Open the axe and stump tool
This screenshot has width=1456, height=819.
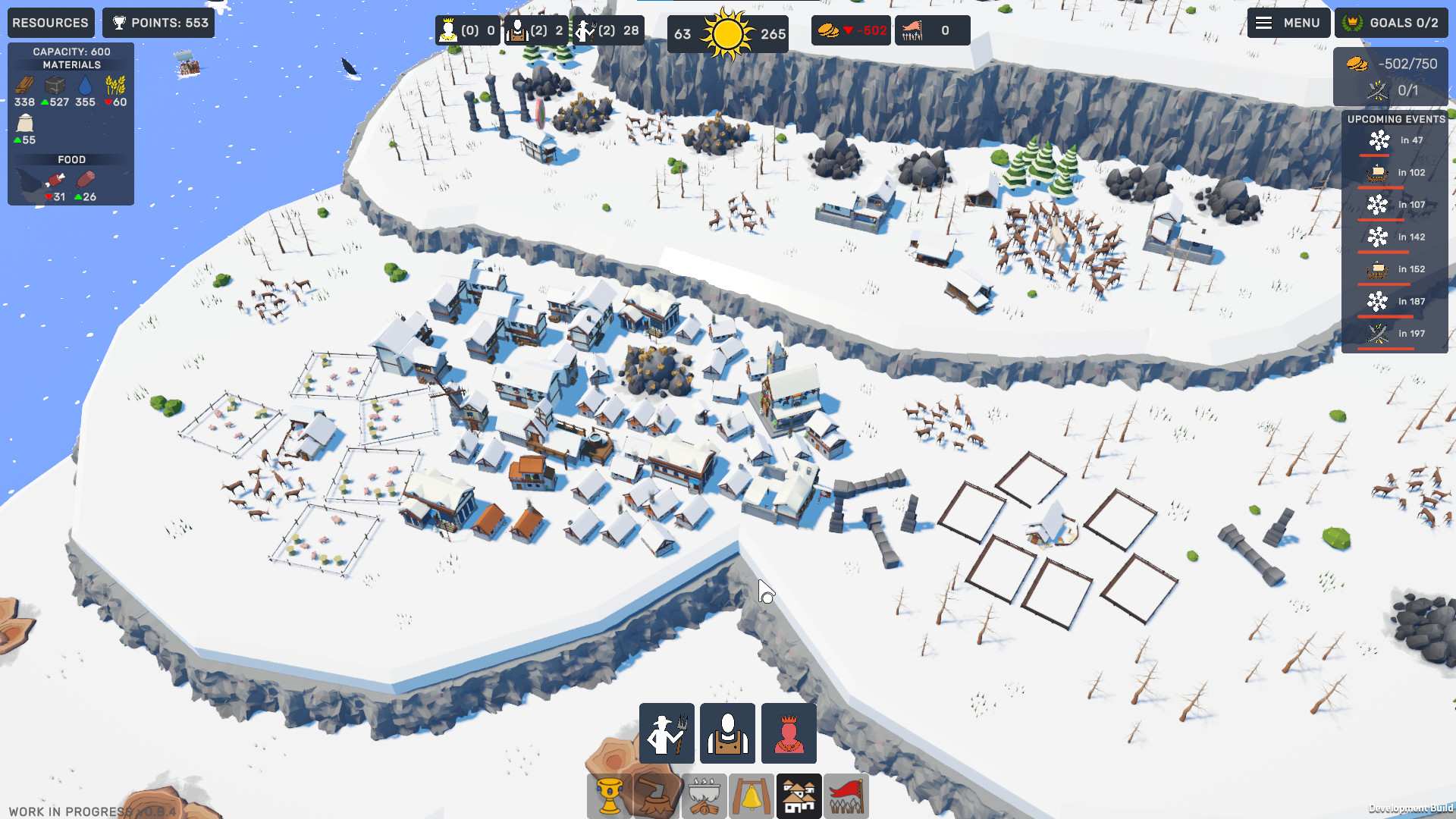point(655,795)
